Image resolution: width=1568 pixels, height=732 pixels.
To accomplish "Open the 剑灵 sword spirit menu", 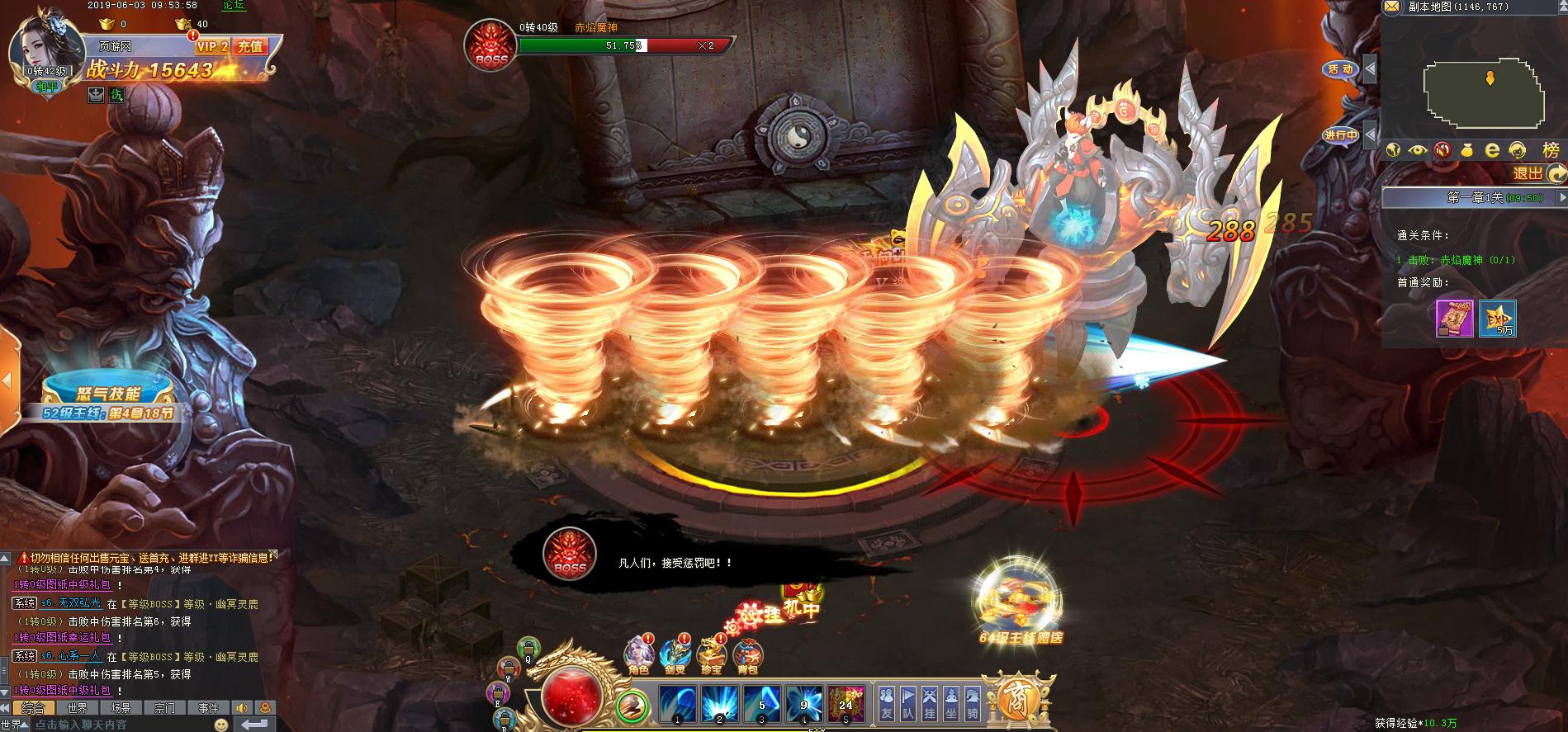I will coord(675,657).
